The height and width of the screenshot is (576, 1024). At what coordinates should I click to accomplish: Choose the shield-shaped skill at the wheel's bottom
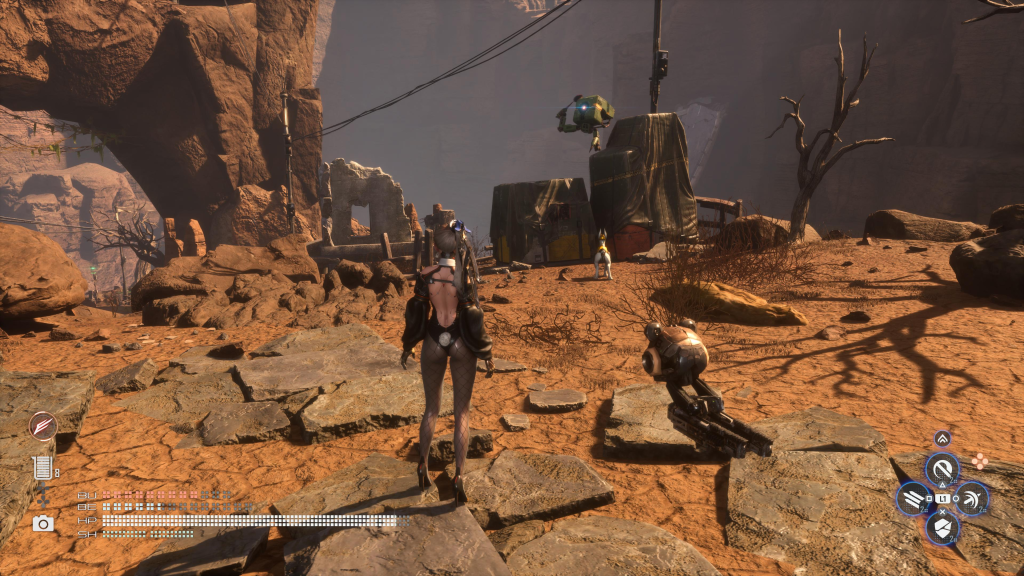942,527
